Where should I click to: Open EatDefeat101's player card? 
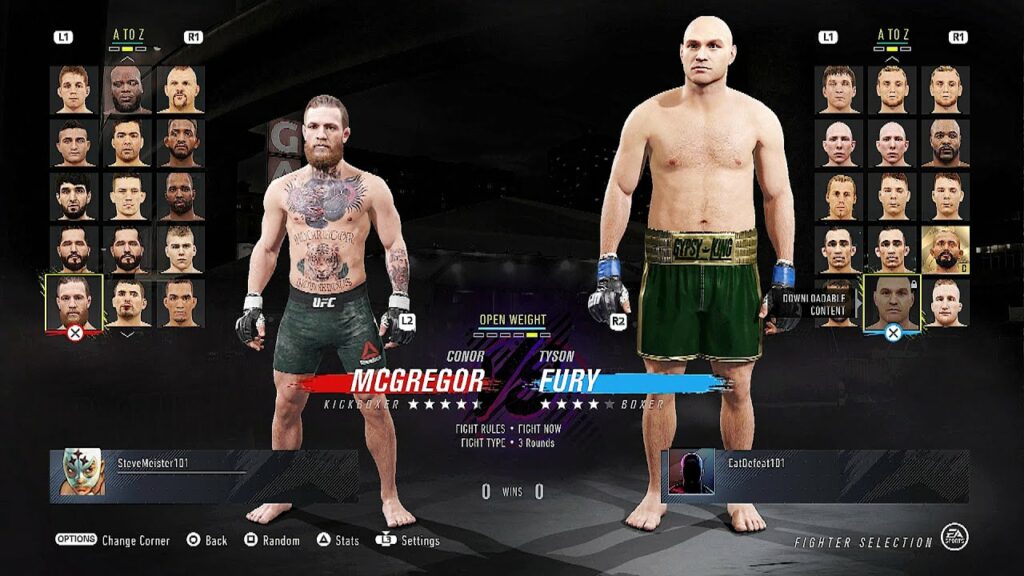coord(815,474)
